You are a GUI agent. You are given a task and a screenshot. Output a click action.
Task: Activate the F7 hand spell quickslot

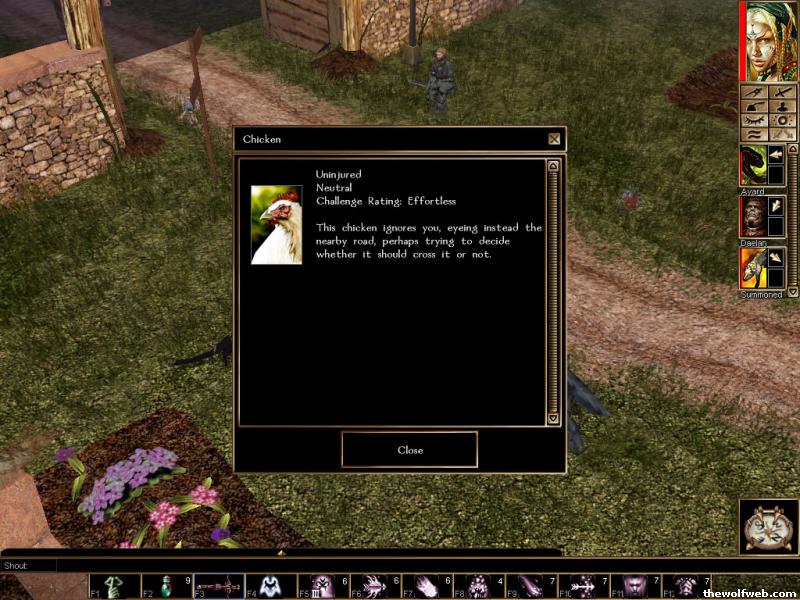(426, 586)
